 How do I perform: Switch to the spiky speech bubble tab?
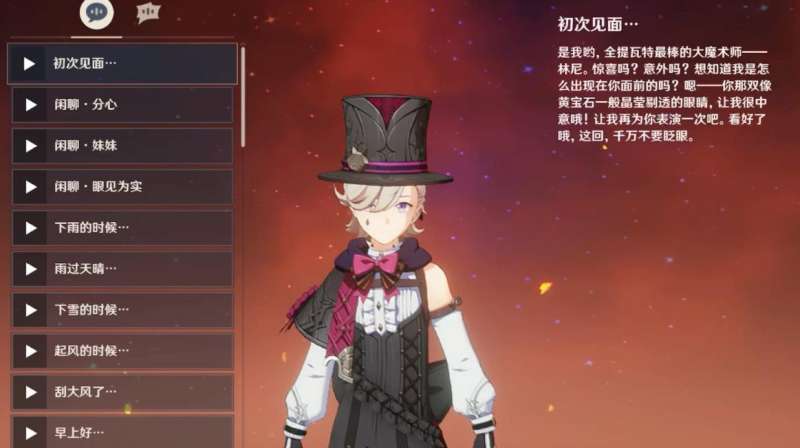pyautogui.click(x=148, y=13)
